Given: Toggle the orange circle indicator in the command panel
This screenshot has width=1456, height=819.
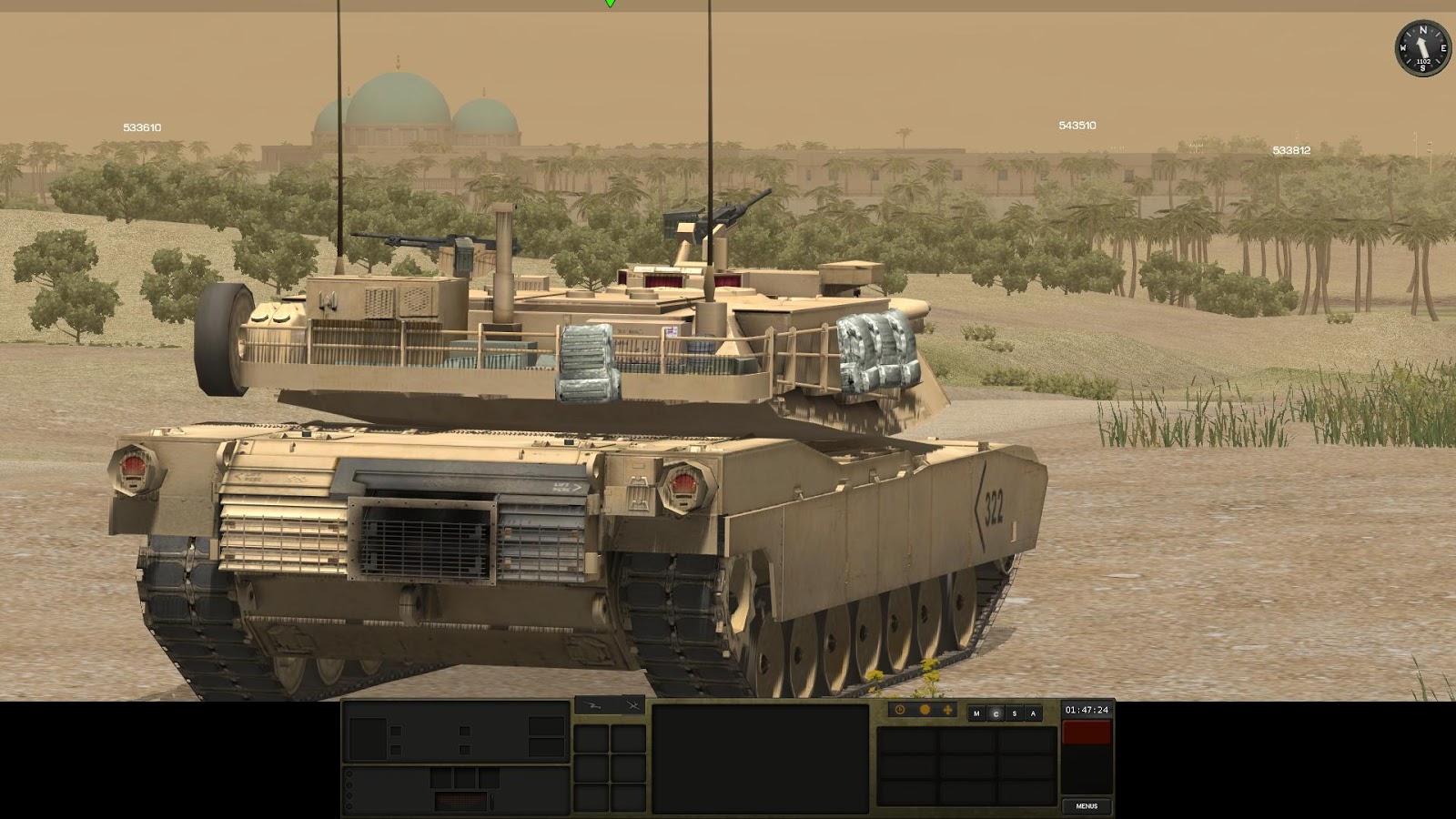Looking at the screenshot, I should 925,711.
